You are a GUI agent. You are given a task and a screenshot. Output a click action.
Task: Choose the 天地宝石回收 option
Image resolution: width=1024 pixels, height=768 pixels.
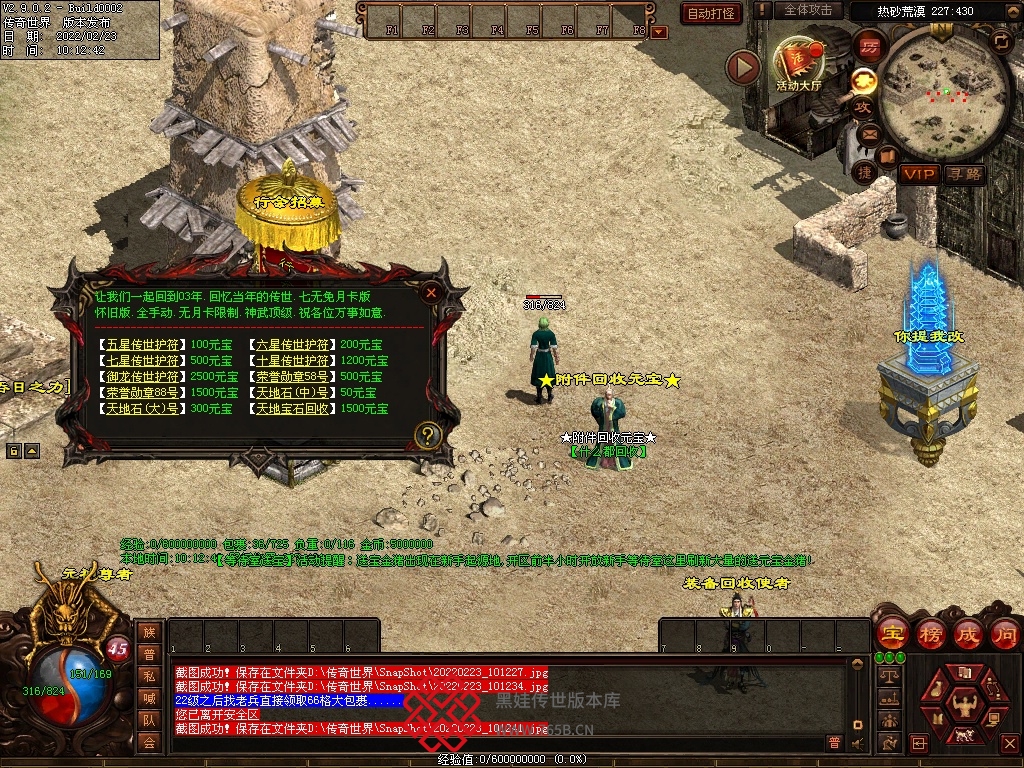(x=294, y=409)
